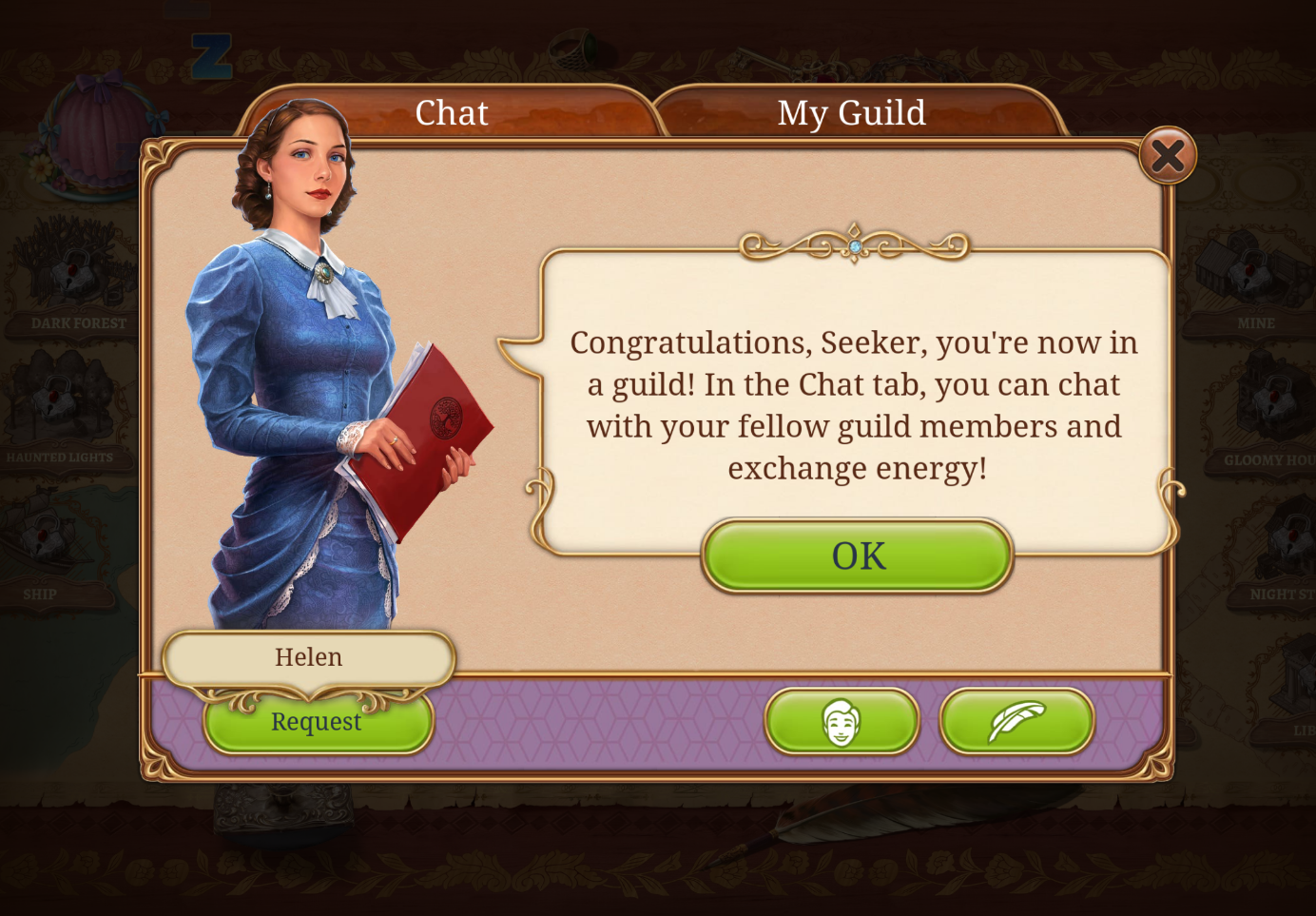Image resolution: width=1316 pixels, height=916 pixels.
Task: Confirm the guild message with OK
Action: (x=858, y=555)
